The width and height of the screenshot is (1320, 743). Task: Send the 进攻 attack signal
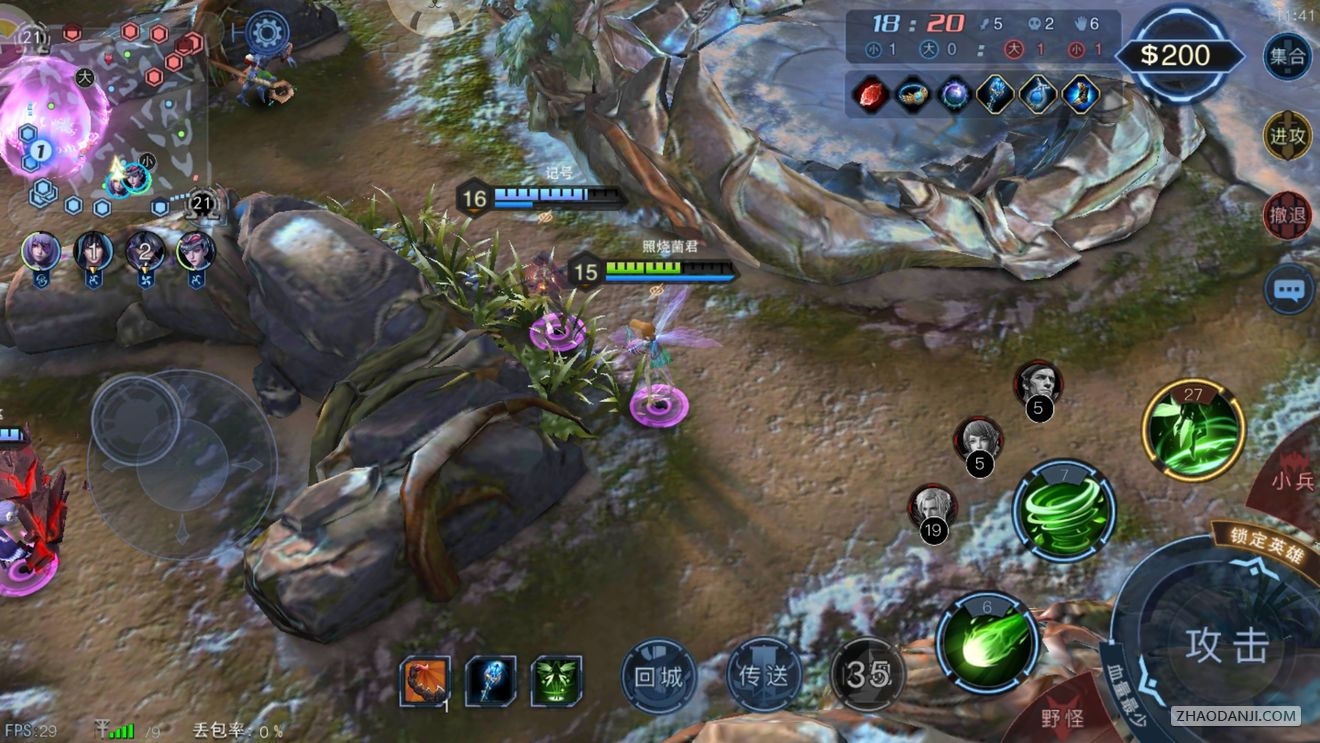pyautogui.click(x=1287, y=136)
